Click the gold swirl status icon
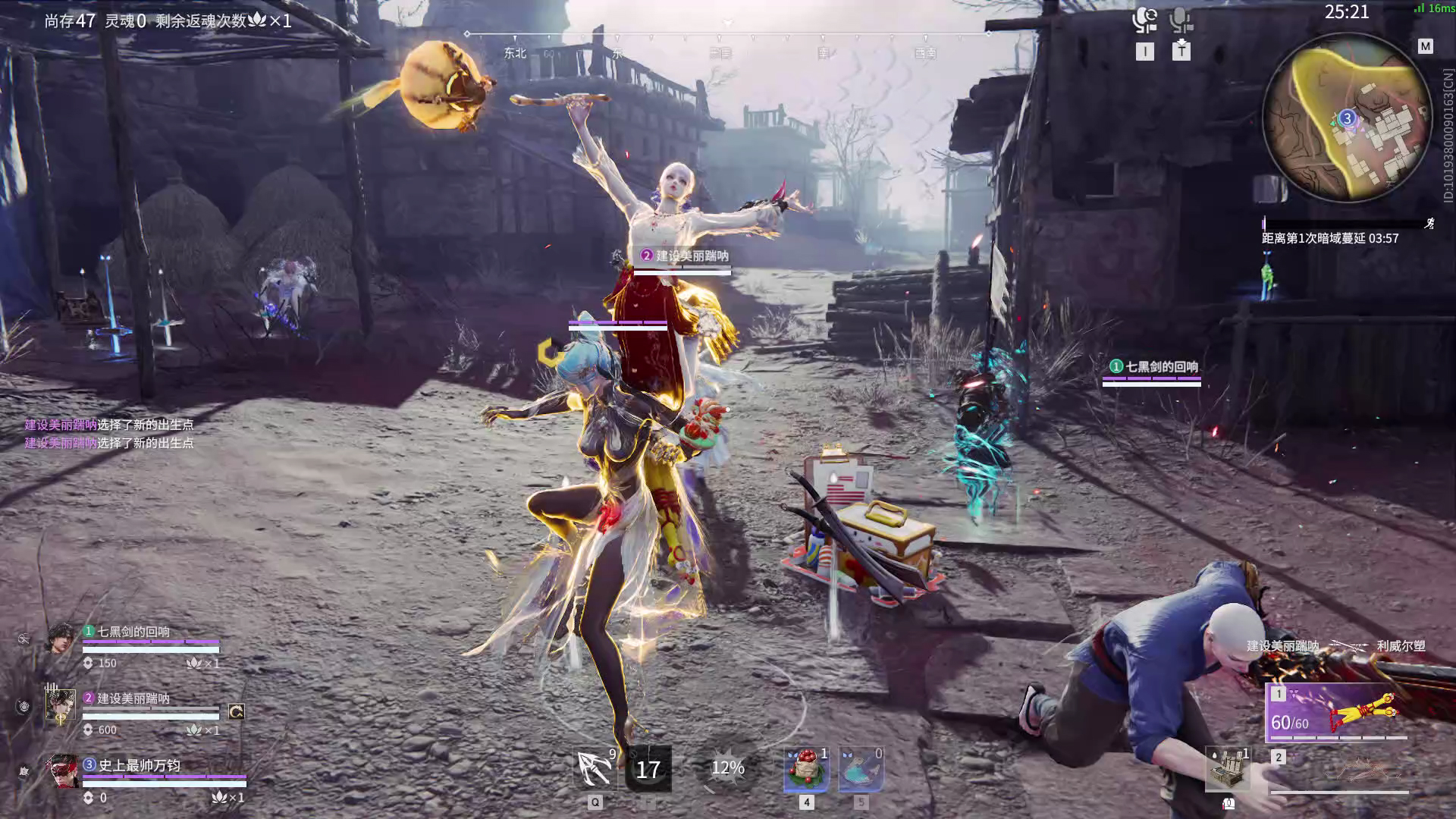The image size is (1456, 819). coord(236,711)
